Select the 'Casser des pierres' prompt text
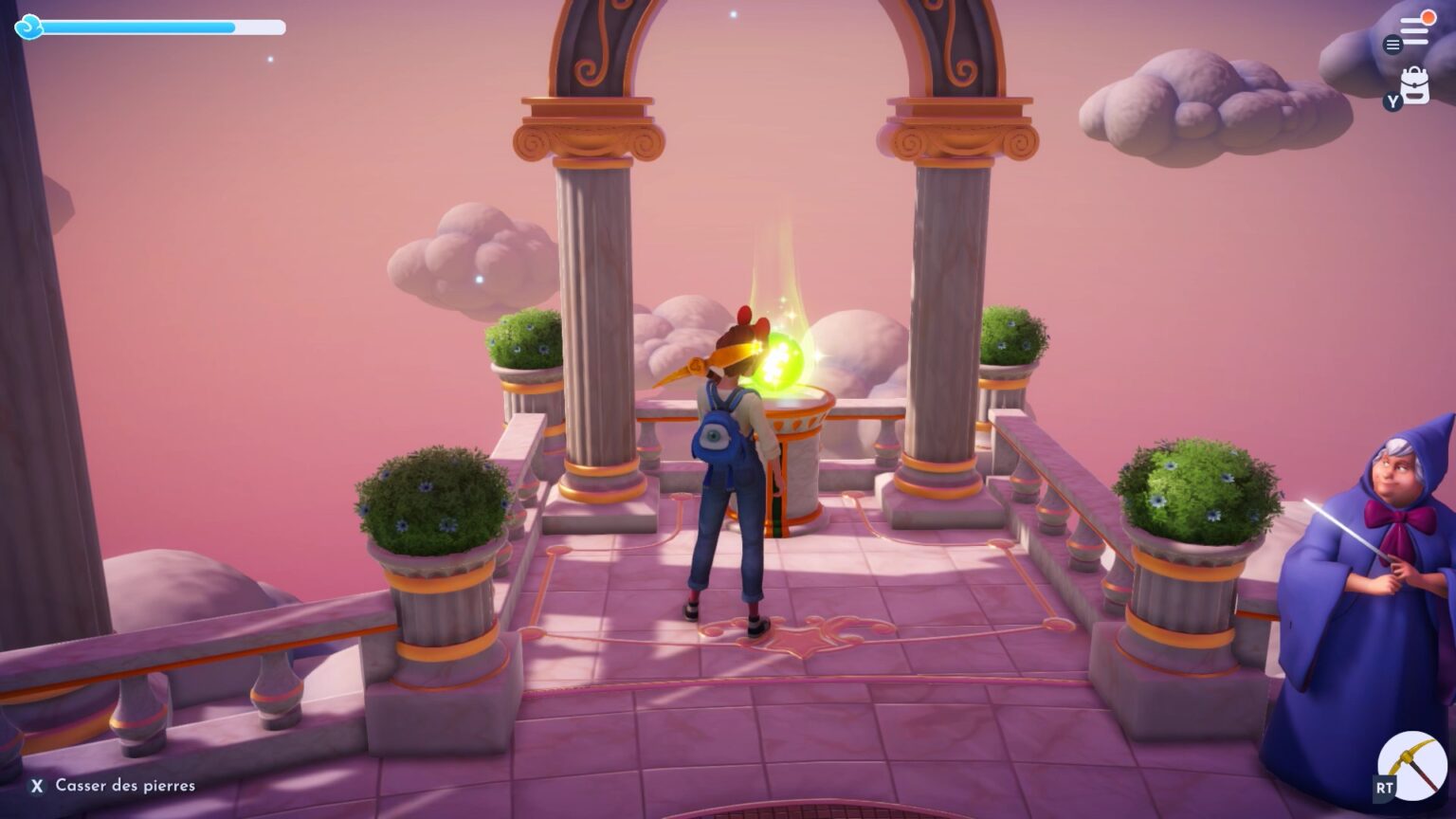The width and height of the screenshot is (1456, 819). pos(124,786)
